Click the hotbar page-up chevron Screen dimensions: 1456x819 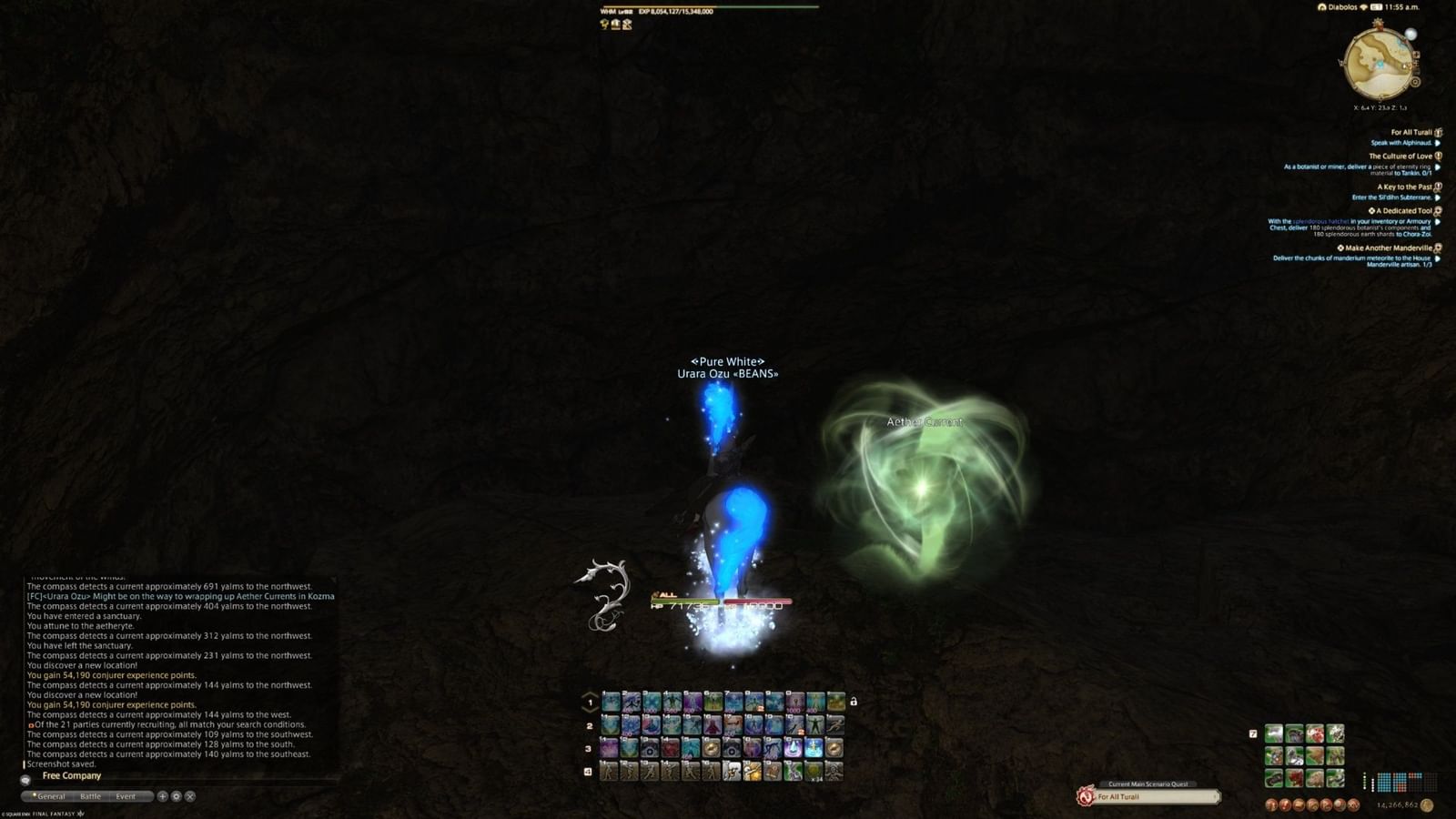coord(589,693)
